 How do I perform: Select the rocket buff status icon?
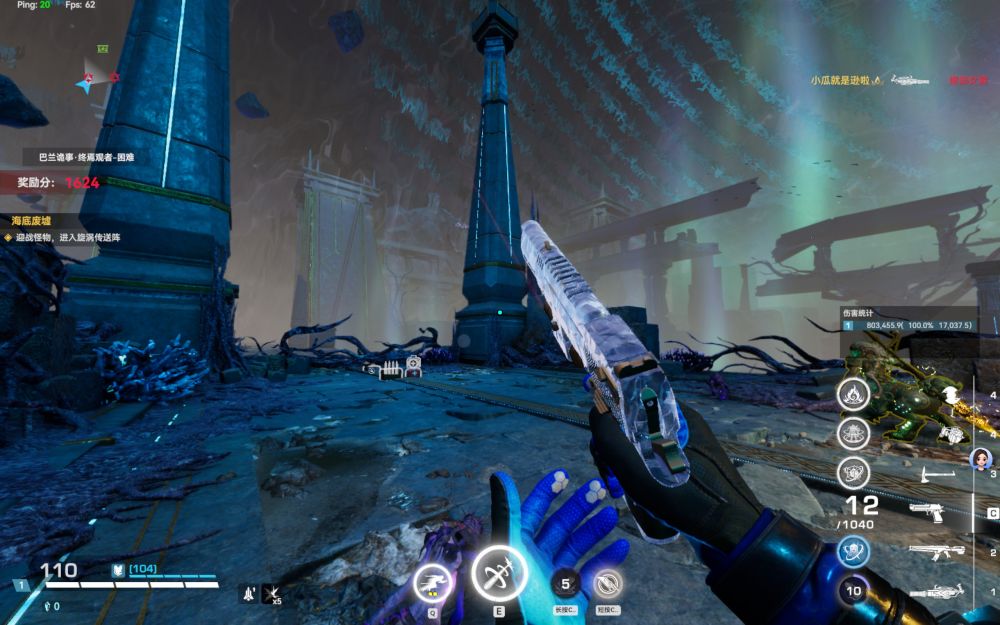246,593
